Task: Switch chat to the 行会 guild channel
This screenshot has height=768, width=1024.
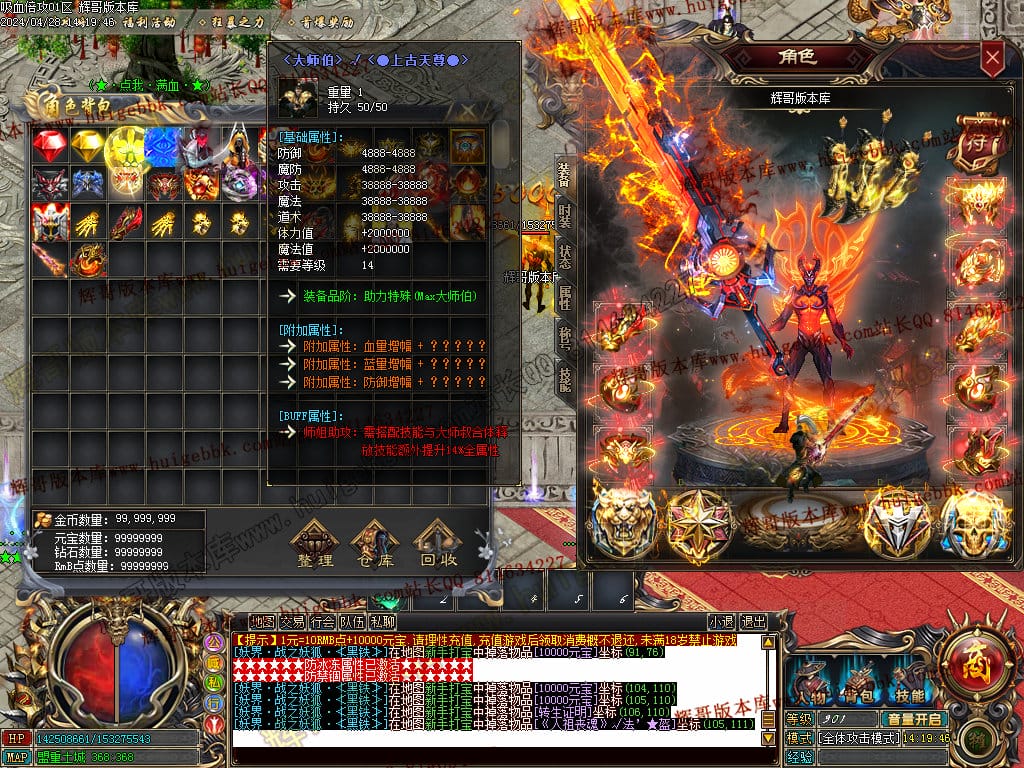Action: (x=323, y=621)
